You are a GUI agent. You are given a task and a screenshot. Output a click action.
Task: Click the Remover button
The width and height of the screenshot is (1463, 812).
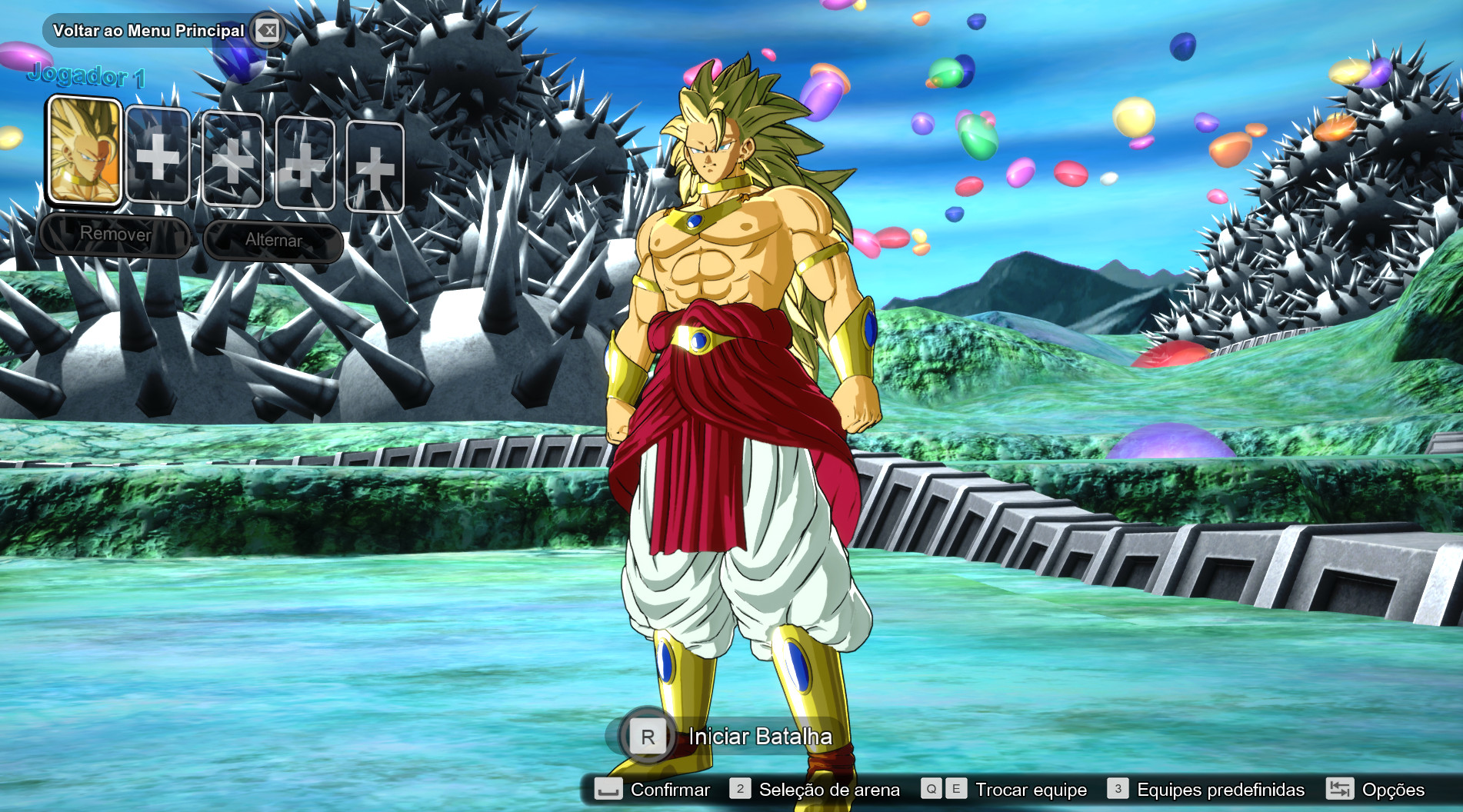point(117,235)
